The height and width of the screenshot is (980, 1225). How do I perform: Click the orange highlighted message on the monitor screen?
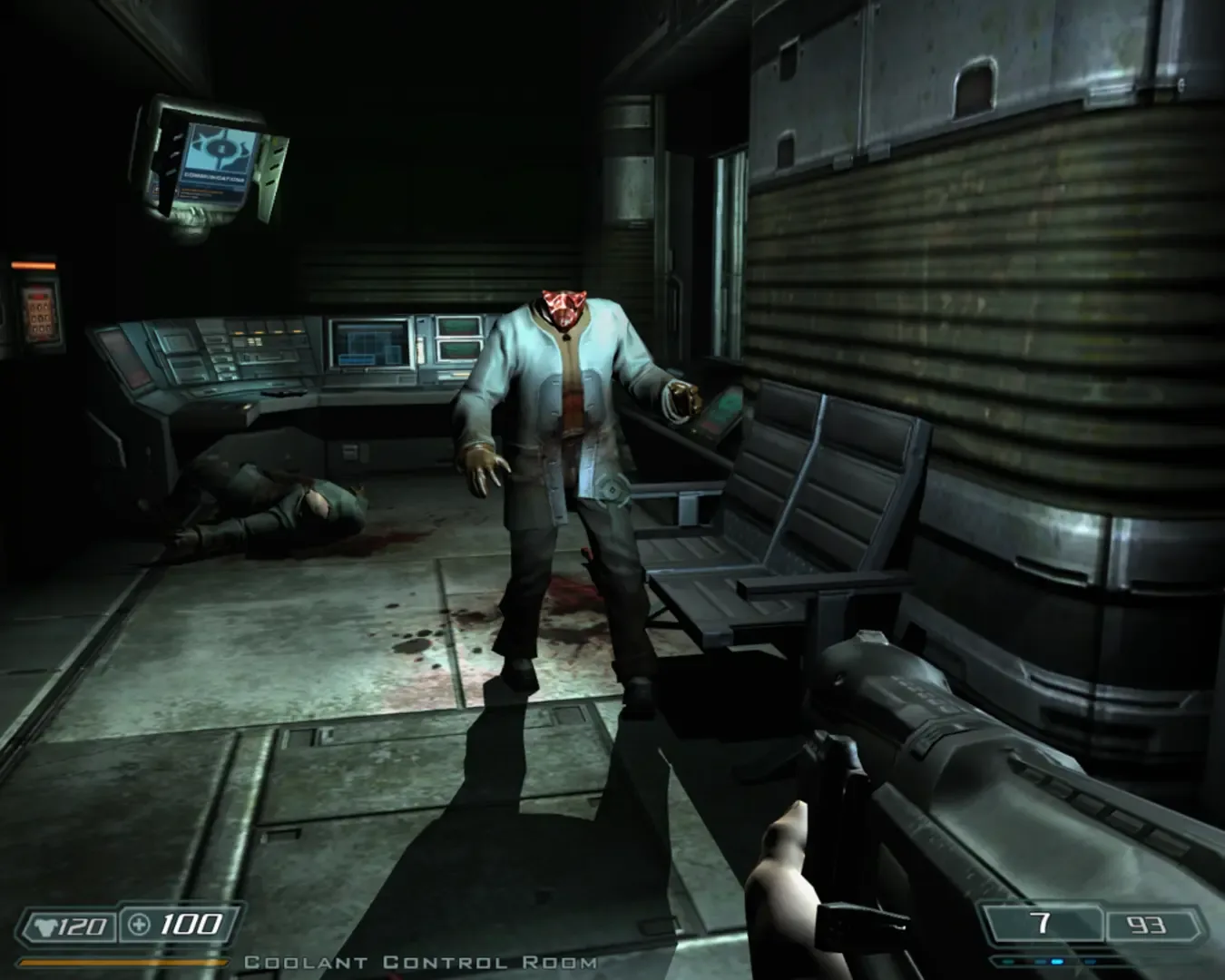[202, 191]
